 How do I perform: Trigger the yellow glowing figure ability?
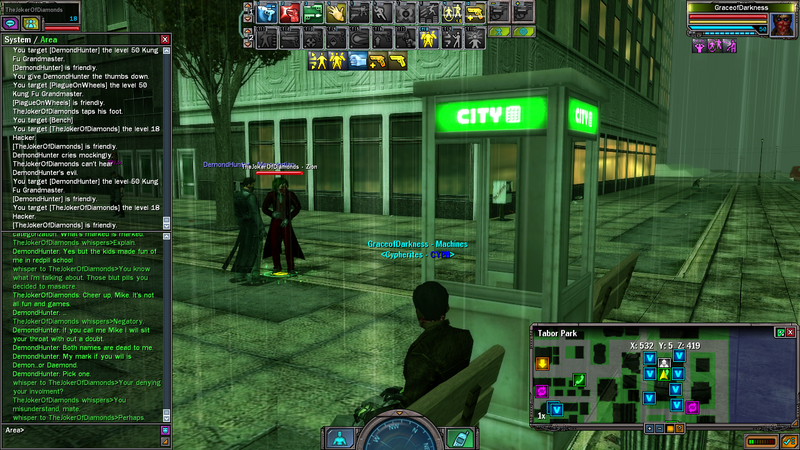click(x=452, y=13)
